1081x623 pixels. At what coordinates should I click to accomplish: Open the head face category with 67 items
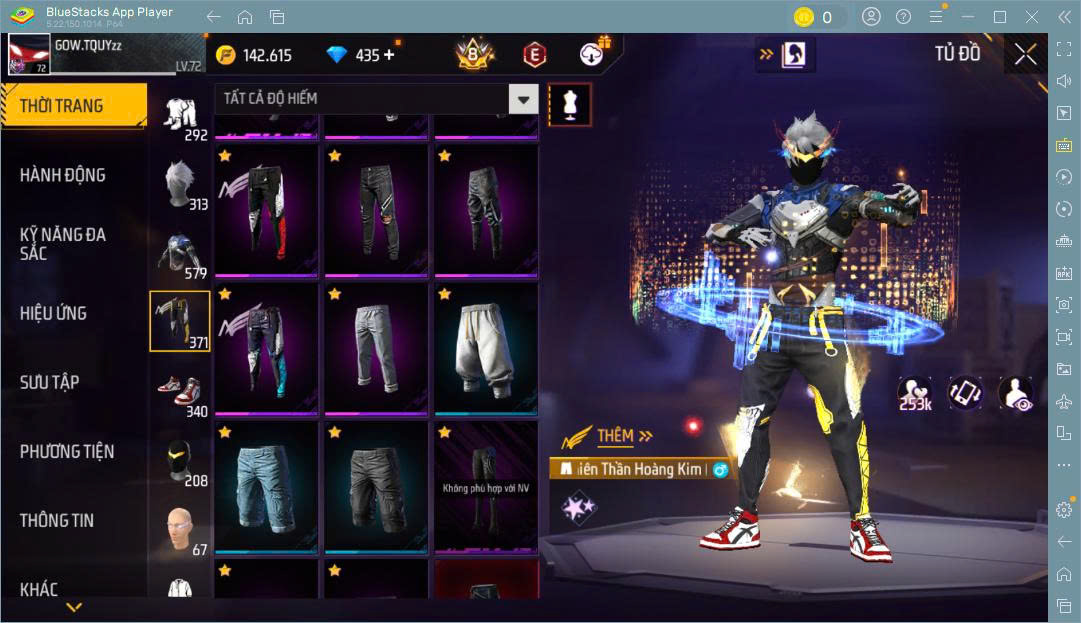[180, 531]
